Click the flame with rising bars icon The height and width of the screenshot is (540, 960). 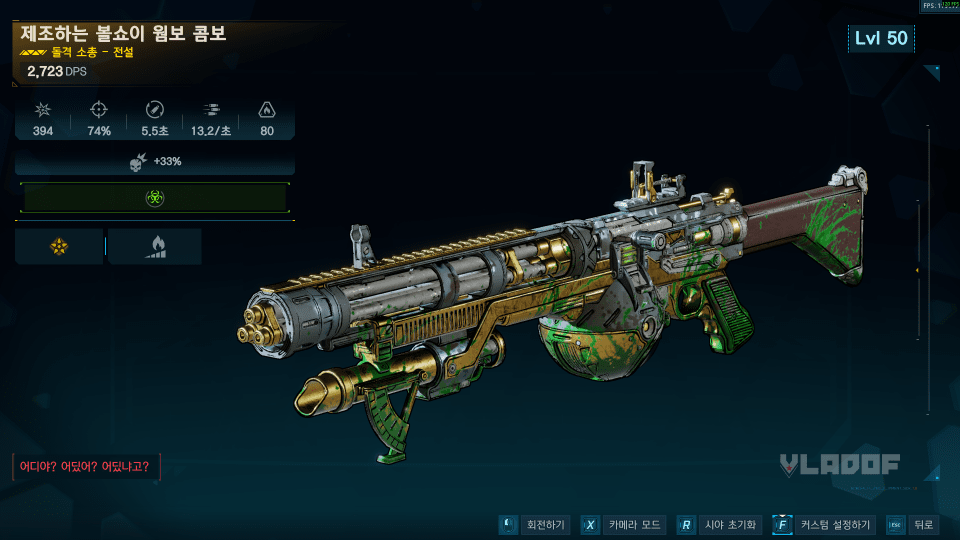154,246
